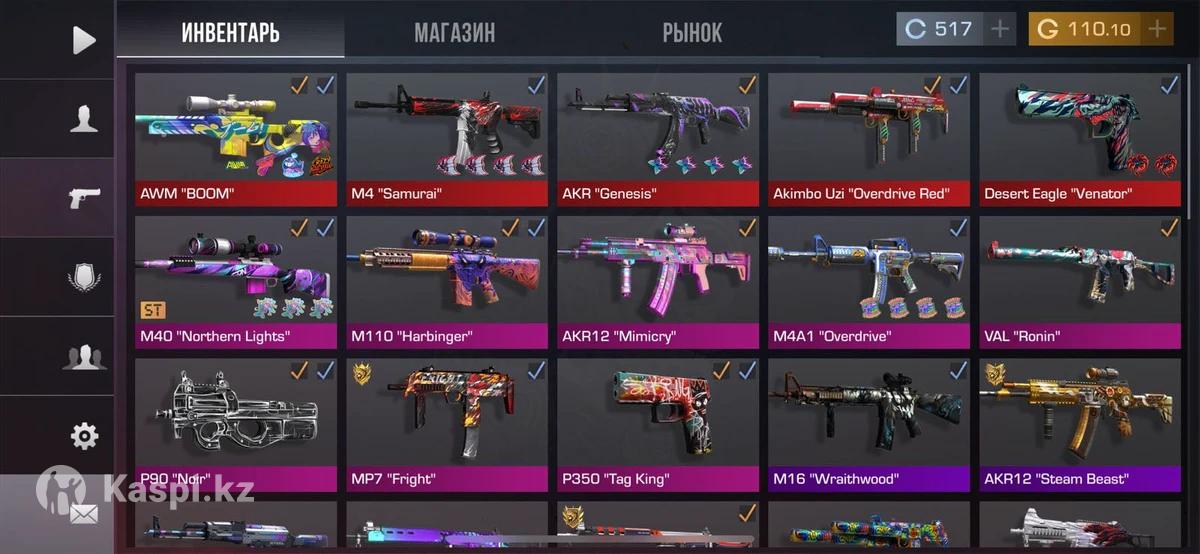Tap the play arrow in the sidebar

(x=84, y=40)
